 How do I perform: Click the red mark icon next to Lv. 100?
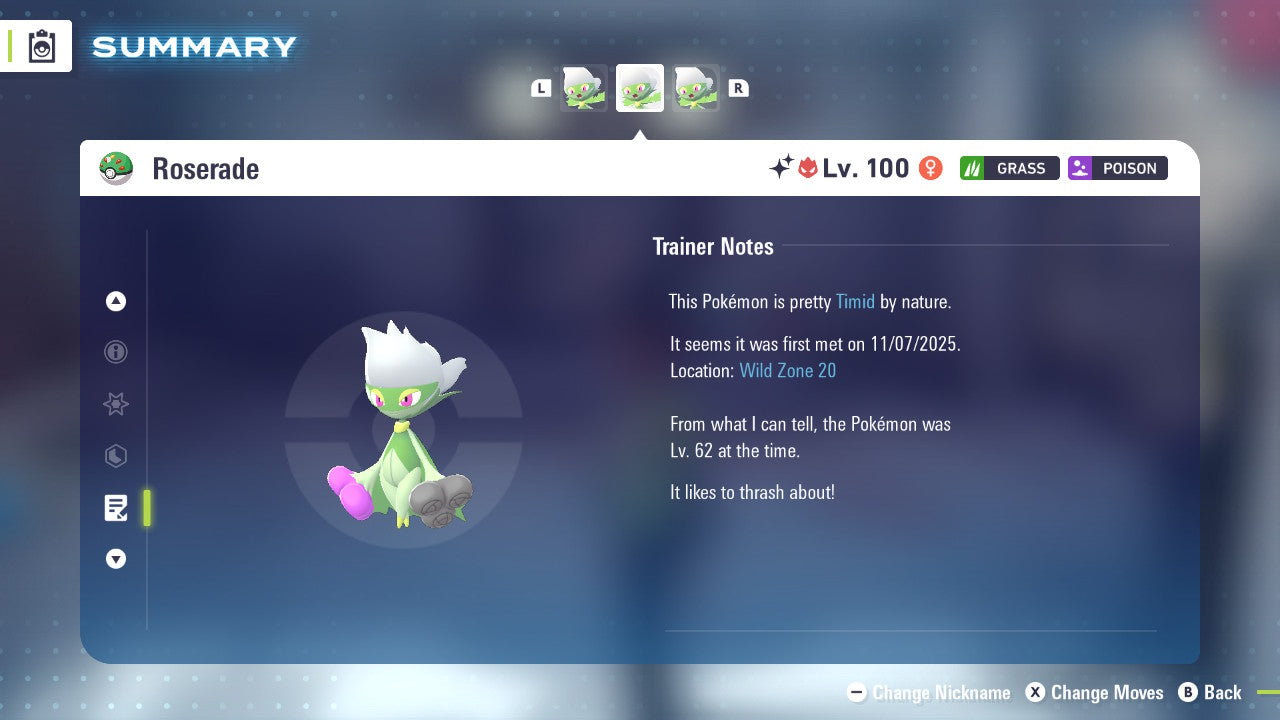[x=808, y=167]
